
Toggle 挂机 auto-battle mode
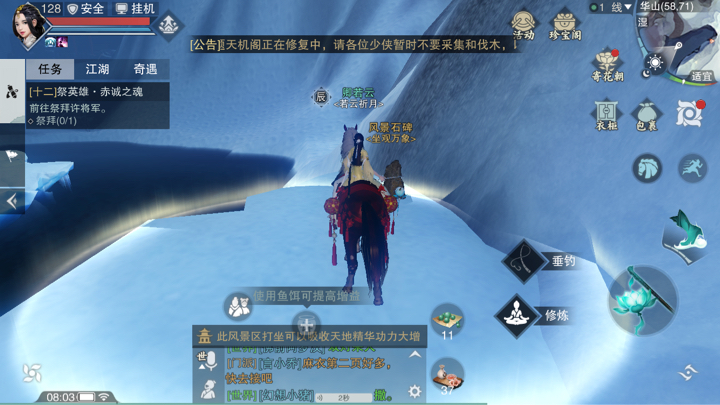pyautogui.click(x=136, y=9)
